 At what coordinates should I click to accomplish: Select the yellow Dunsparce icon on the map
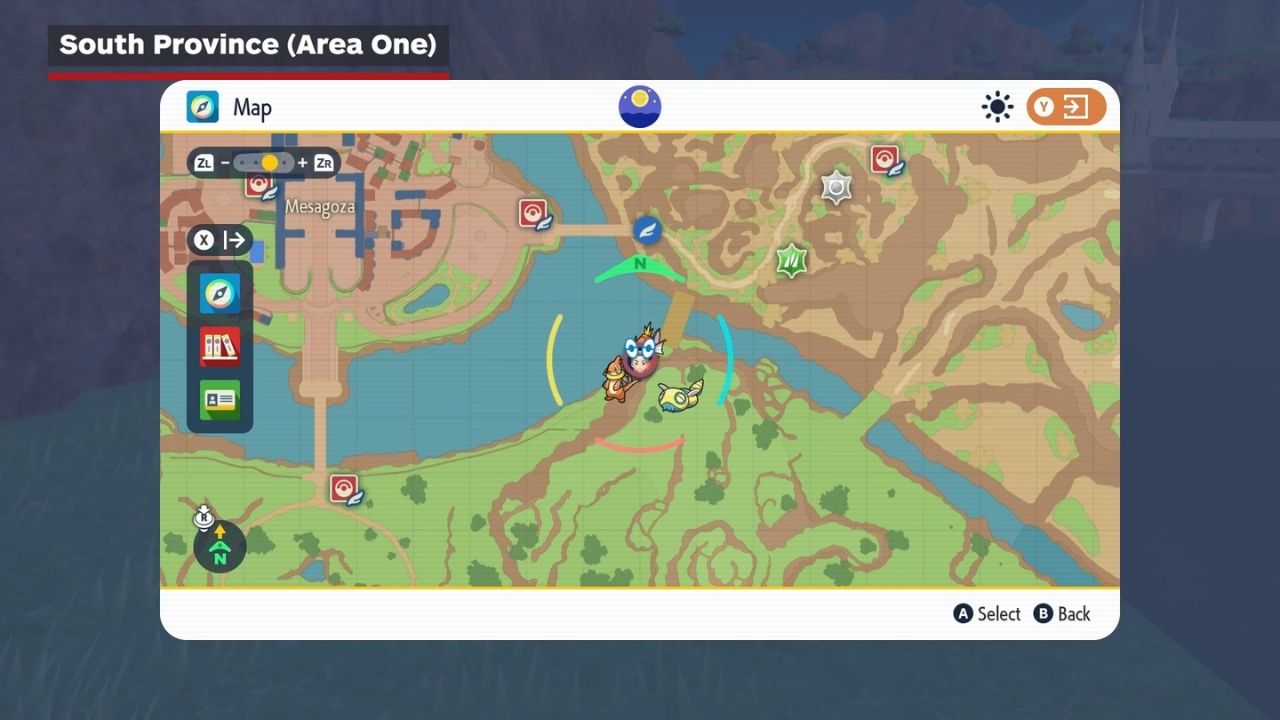point(680,394)
